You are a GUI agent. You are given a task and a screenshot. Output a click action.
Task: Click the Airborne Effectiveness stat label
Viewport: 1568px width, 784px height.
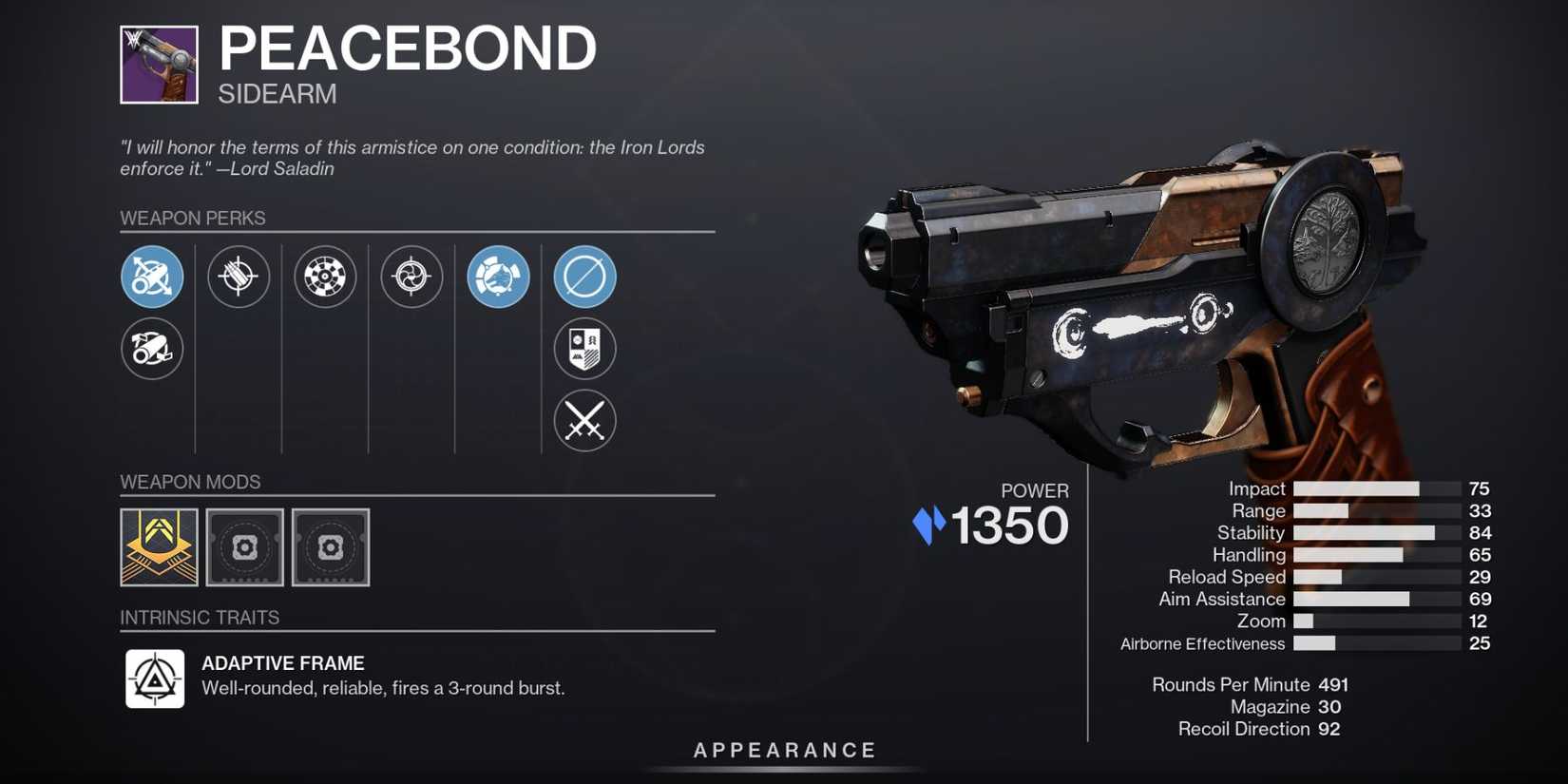pos(1202,643)
